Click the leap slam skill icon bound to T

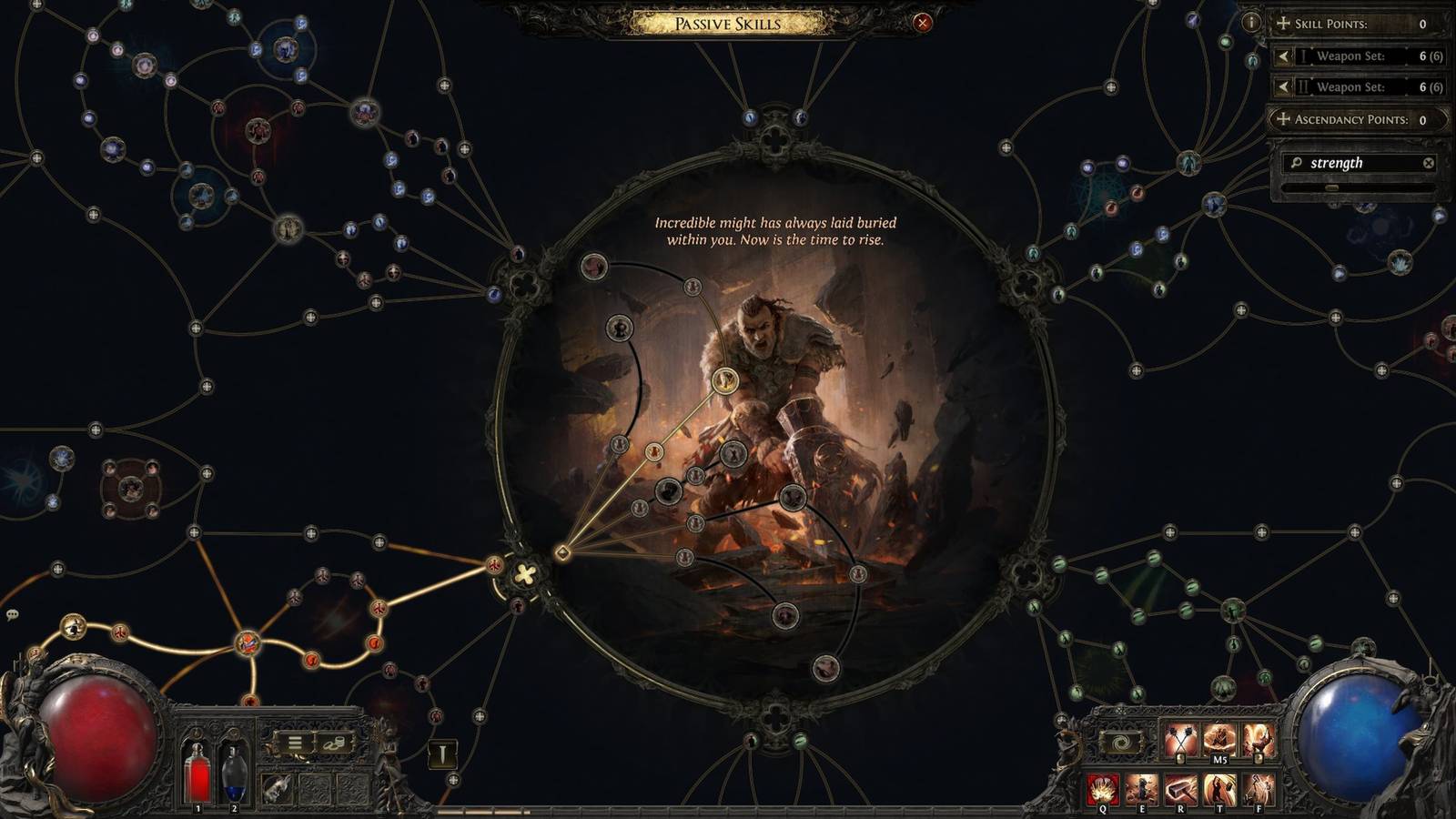(x=1219, y=788)
